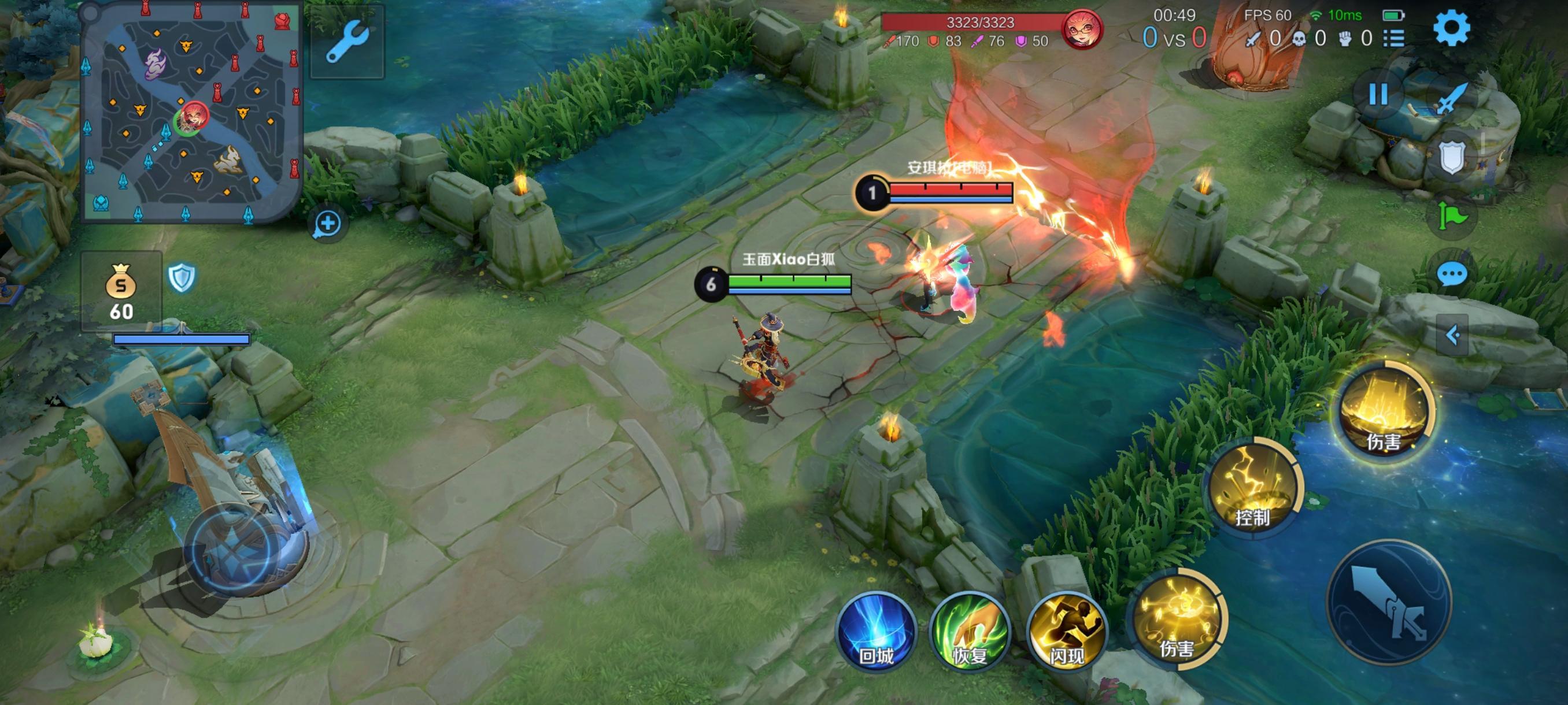
Task: Show the scoreboard list icon
Action: 1394,39
